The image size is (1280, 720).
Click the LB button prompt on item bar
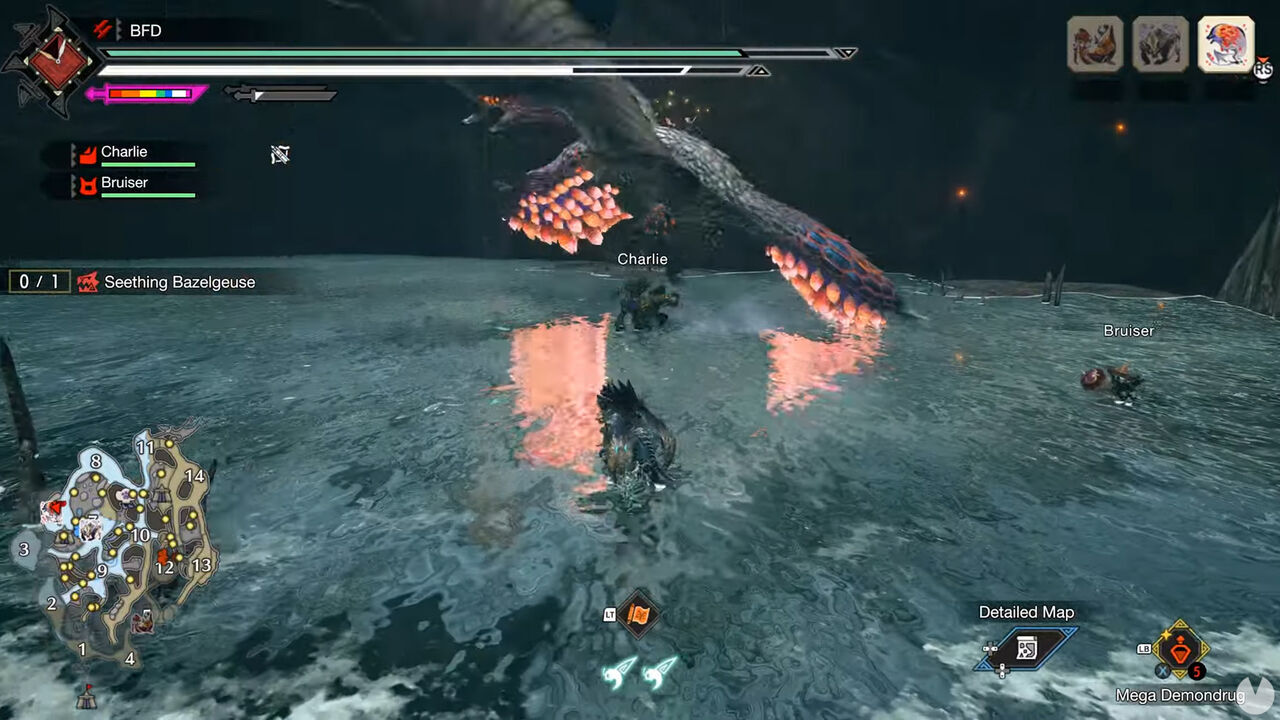[1144, 649]
